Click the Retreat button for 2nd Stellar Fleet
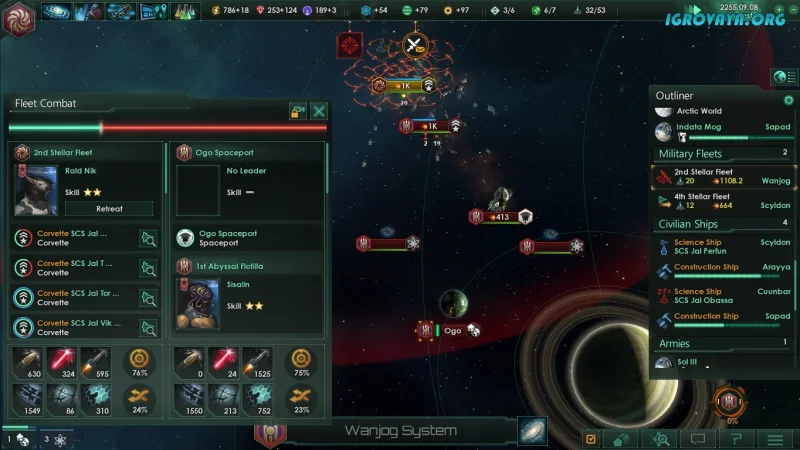The width and height of the screenshot is (800, 450). coord(109,209)
